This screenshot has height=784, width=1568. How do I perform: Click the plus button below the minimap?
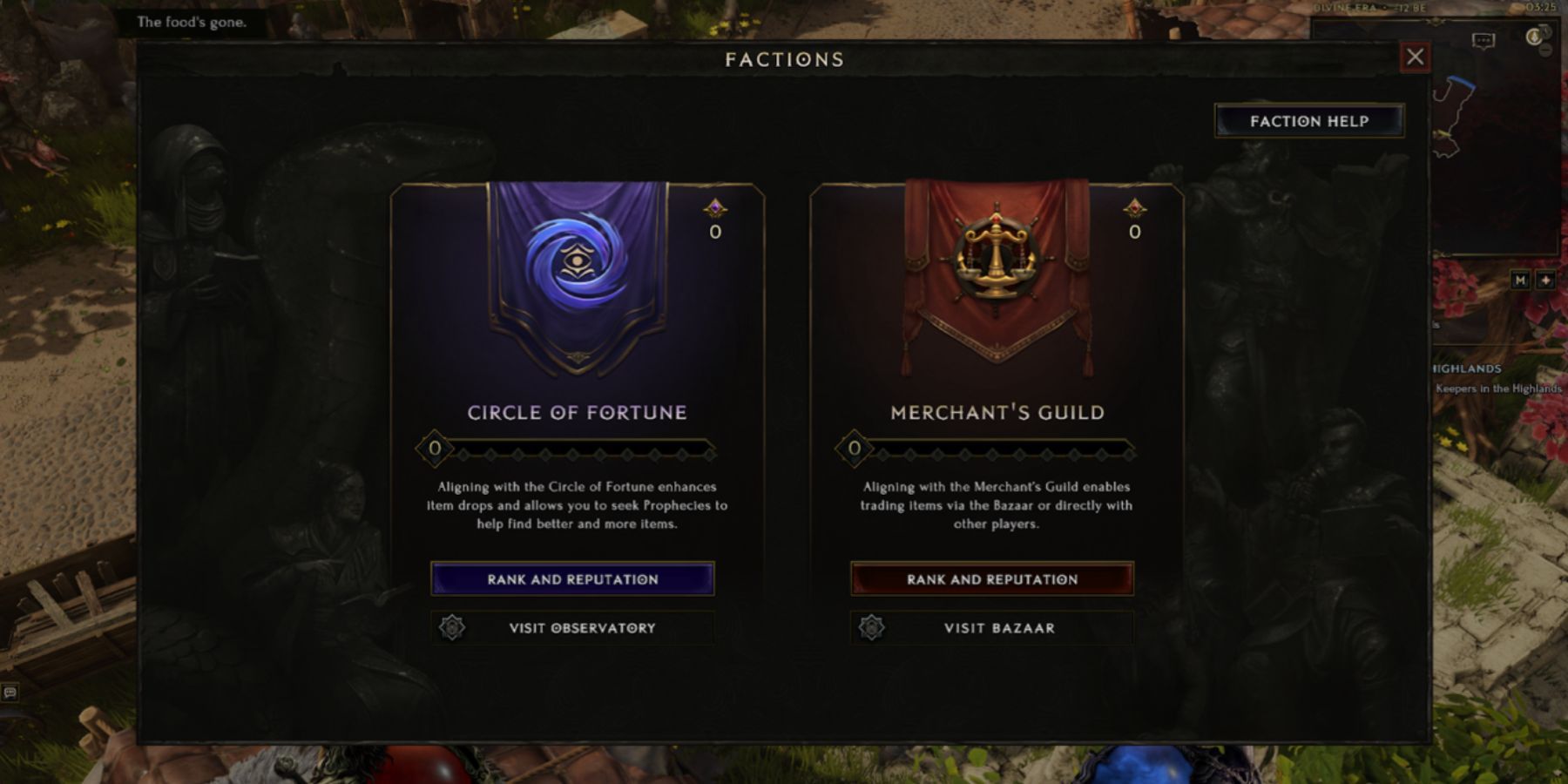point(1545,280)
